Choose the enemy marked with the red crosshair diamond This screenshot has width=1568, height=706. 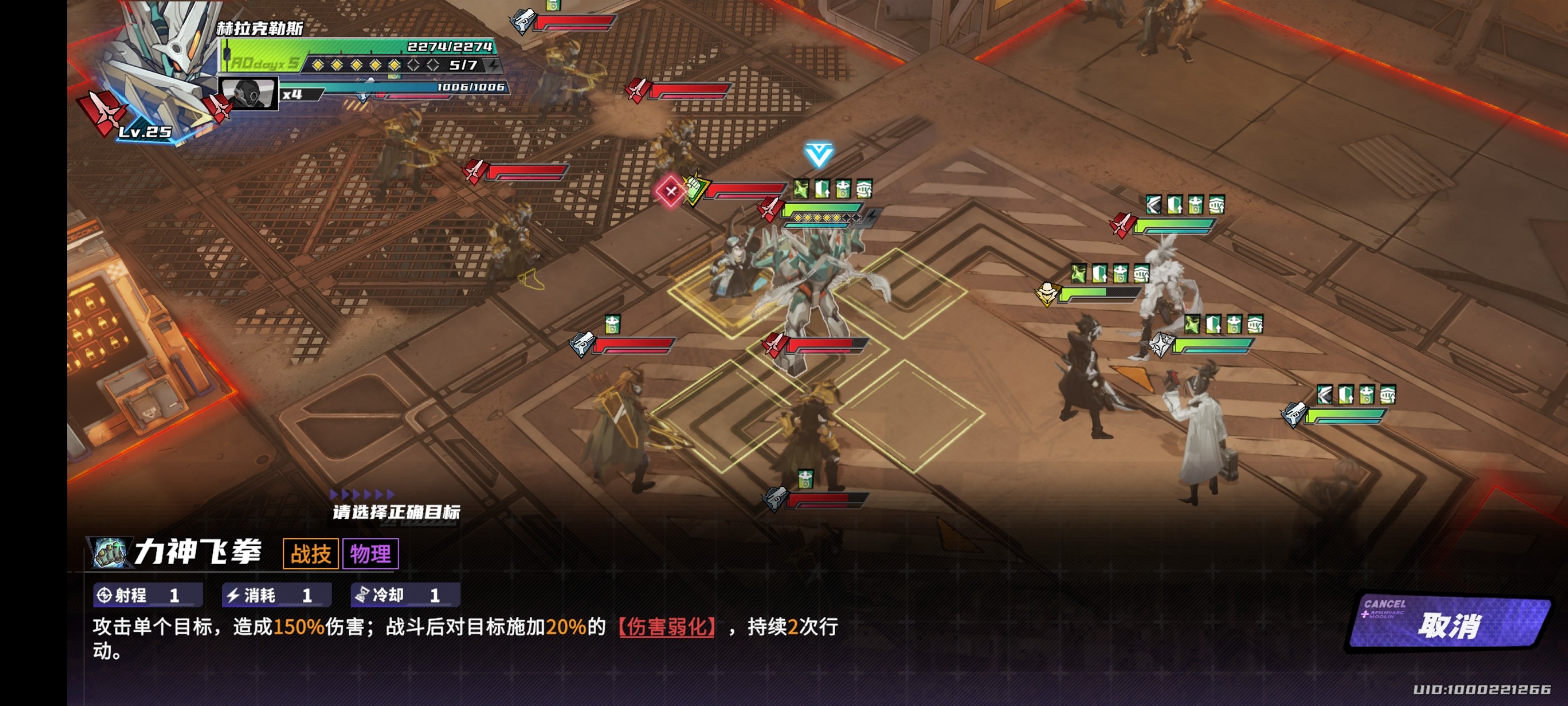670,192
